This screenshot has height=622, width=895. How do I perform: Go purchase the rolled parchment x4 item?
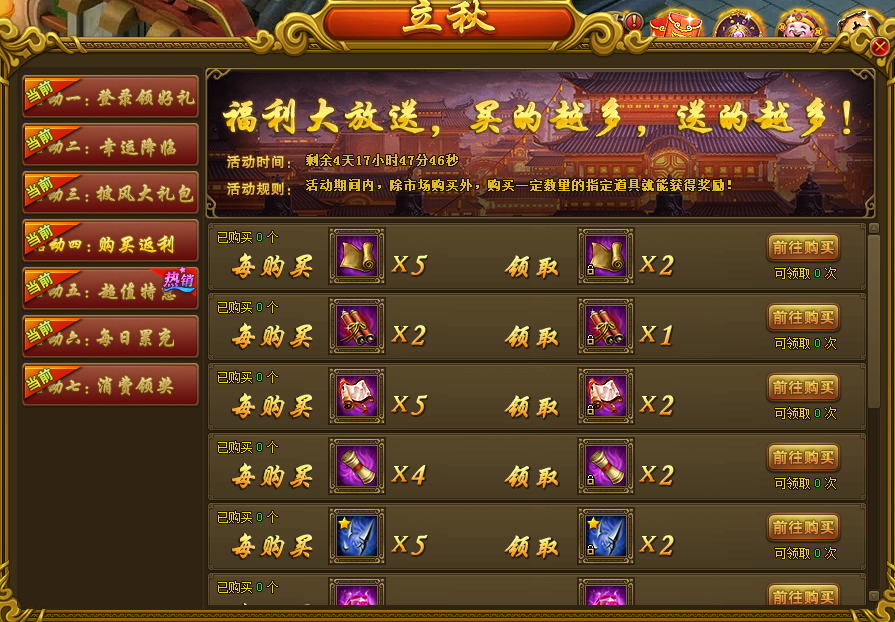(803, 458)
